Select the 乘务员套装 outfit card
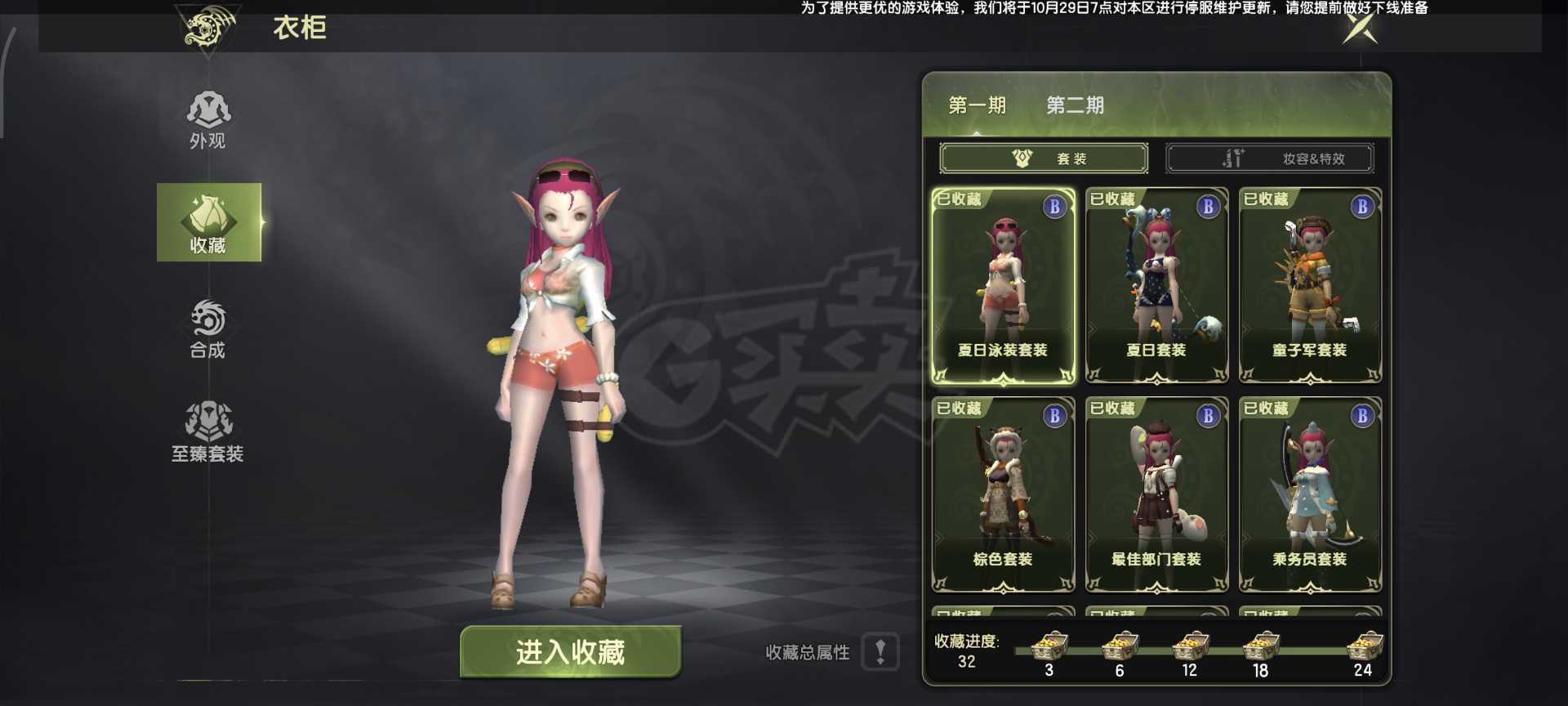 [1310, 494]
